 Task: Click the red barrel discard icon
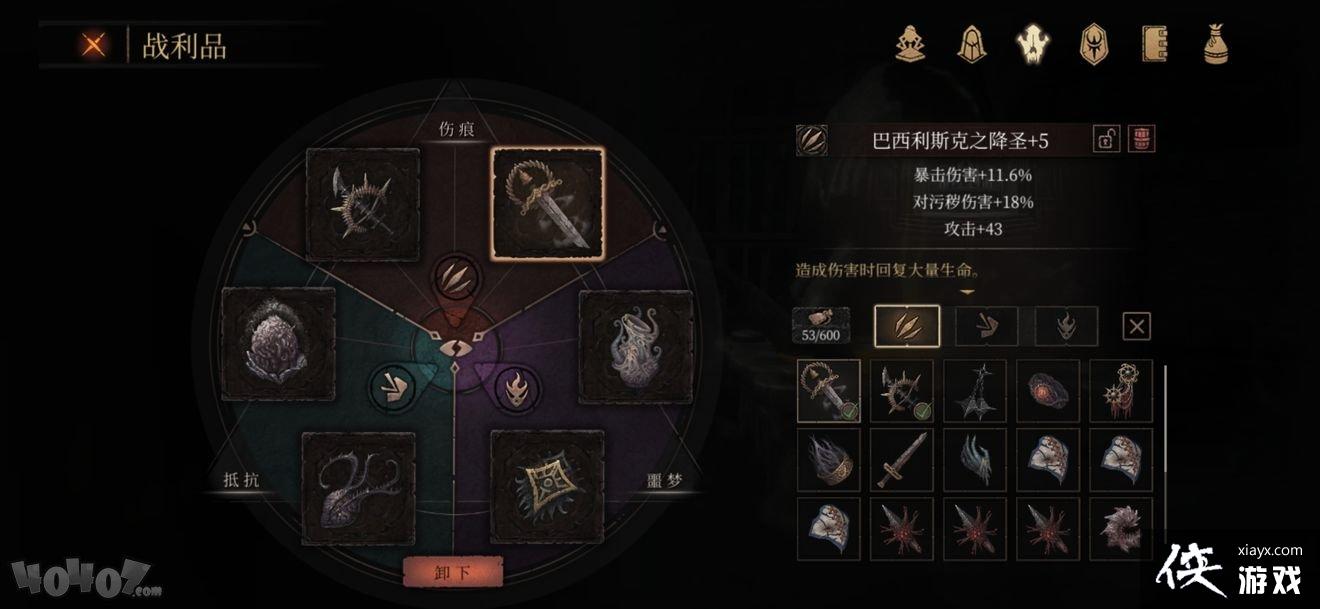1141,140
